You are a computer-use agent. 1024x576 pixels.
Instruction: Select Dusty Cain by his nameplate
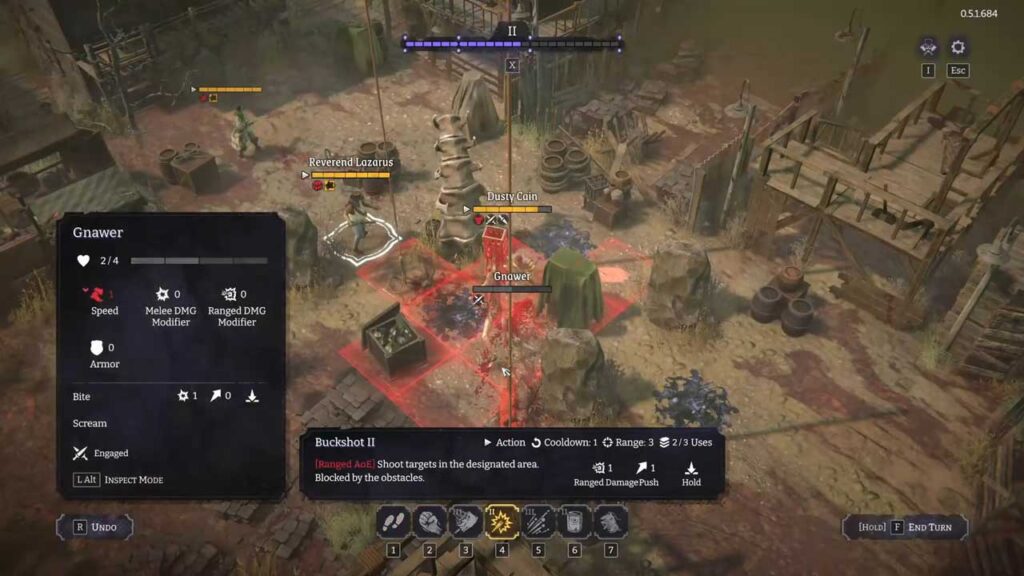click(512, 197)
